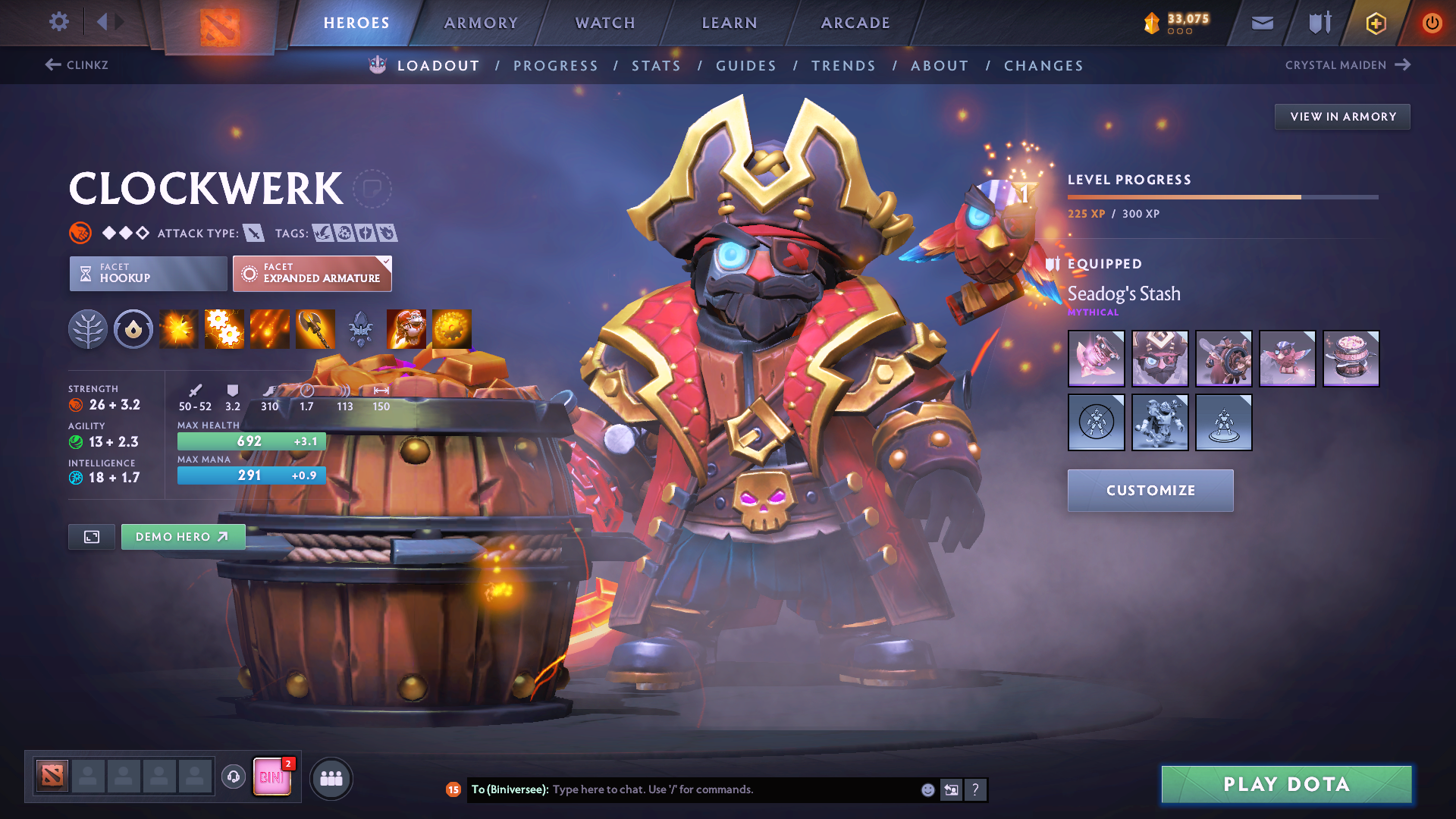Select the Rocket Flare ability icon
The width and height of the screenshot is (1456, 819).
[x=269, y=329]
